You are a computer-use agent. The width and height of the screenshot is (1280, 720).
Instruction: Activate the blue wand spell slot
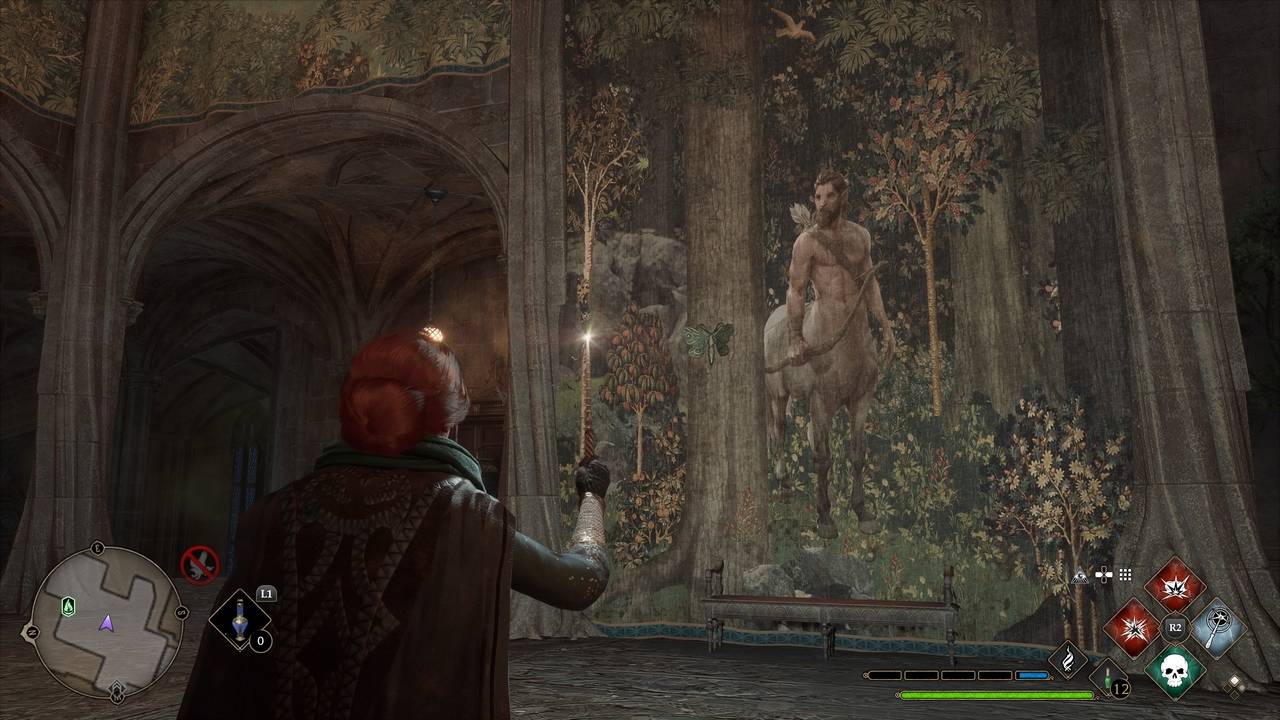pyautogui.click(x=1217, y=628)
